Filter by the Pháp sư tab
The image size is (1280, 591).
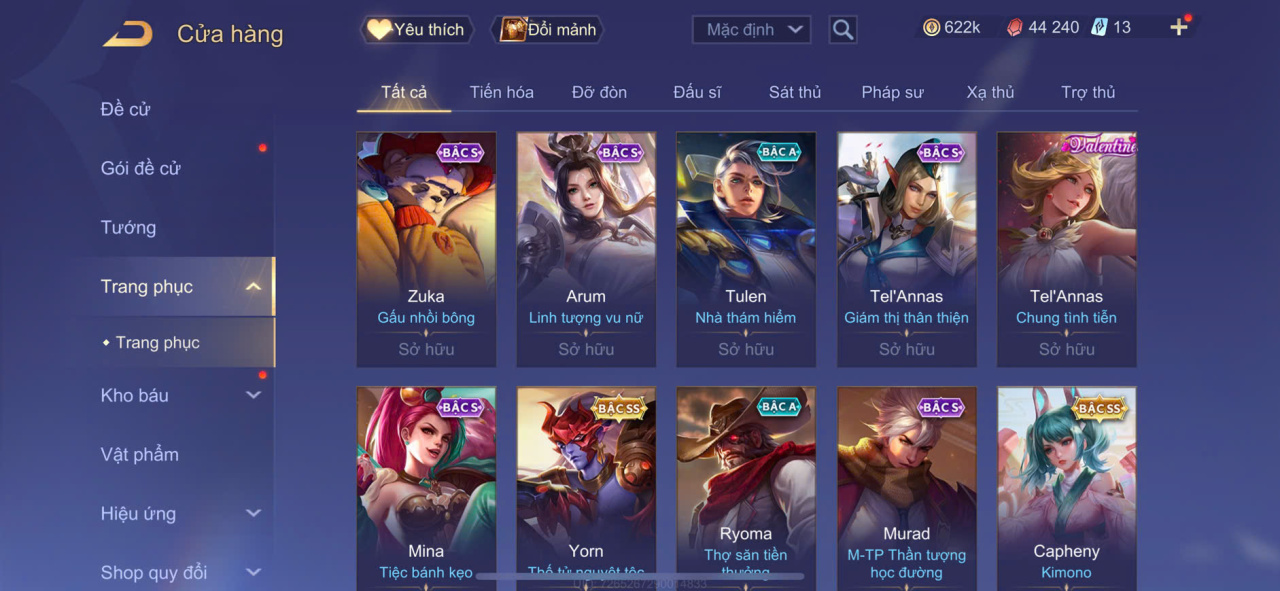(892, 92)
